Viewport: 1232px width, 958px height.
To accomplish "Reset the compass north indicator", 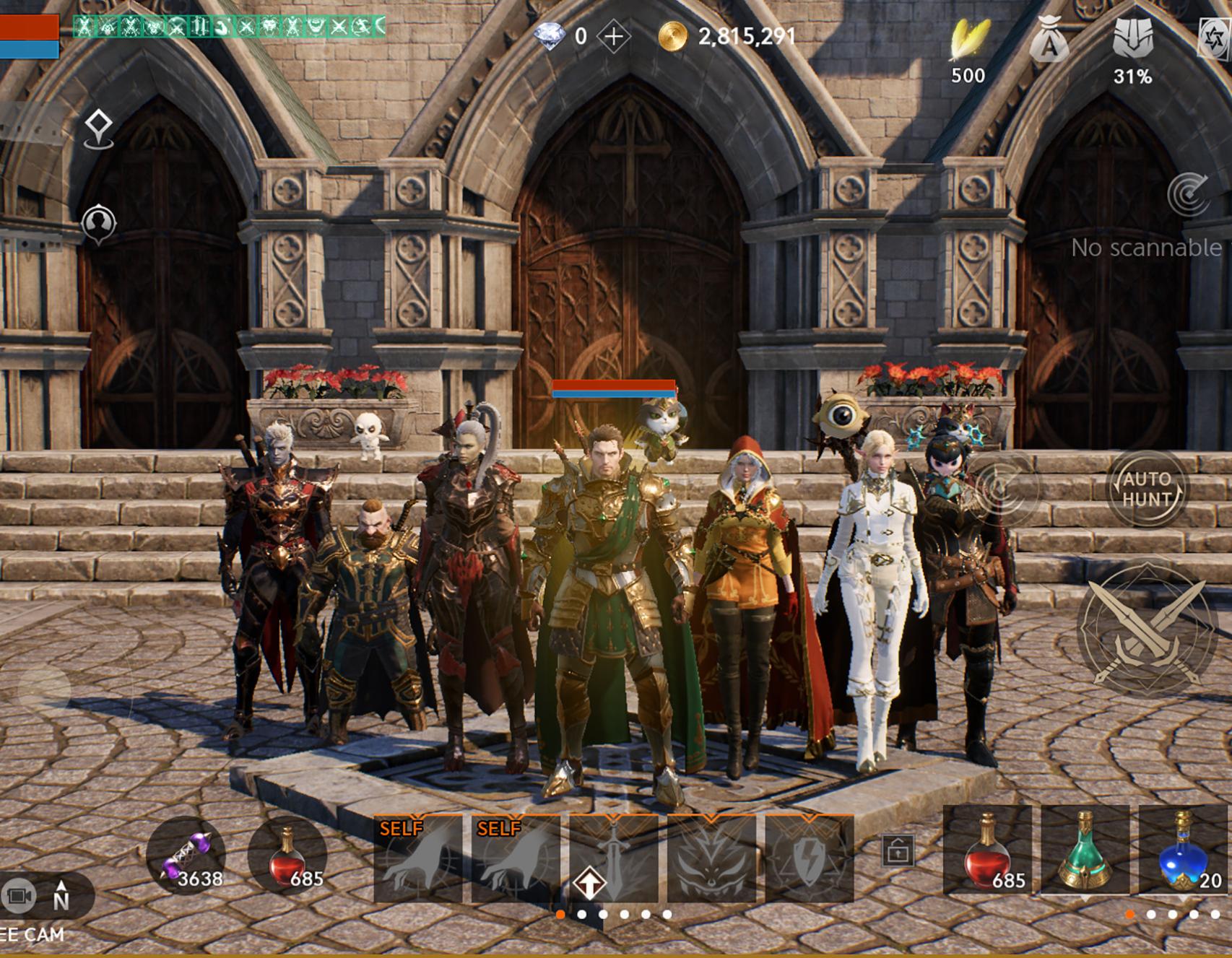I will (x=61, y=896).
